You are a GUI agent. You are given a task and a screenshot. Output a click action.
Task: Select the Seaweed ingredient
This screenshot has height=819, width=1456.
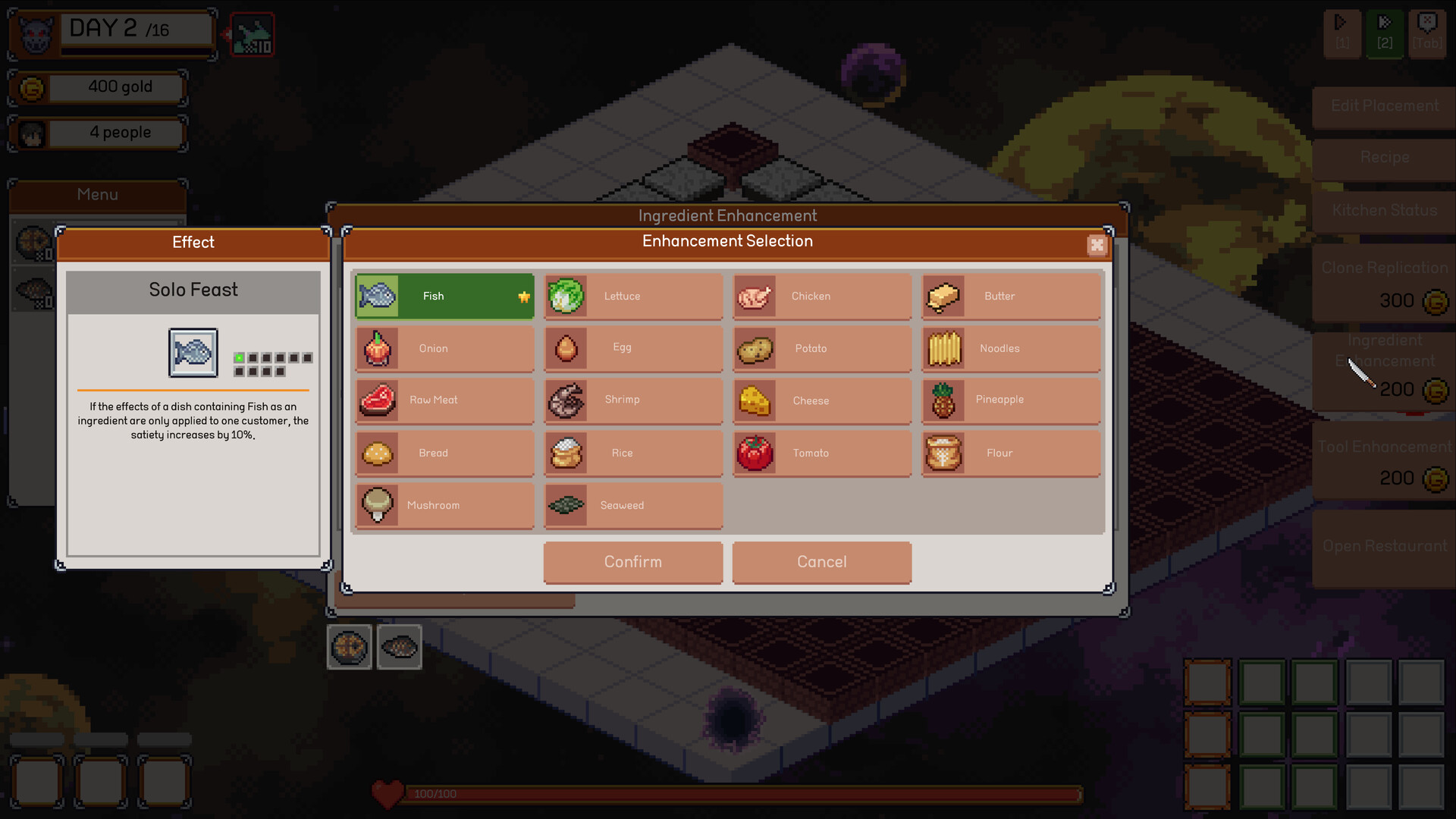click(632, 505)
